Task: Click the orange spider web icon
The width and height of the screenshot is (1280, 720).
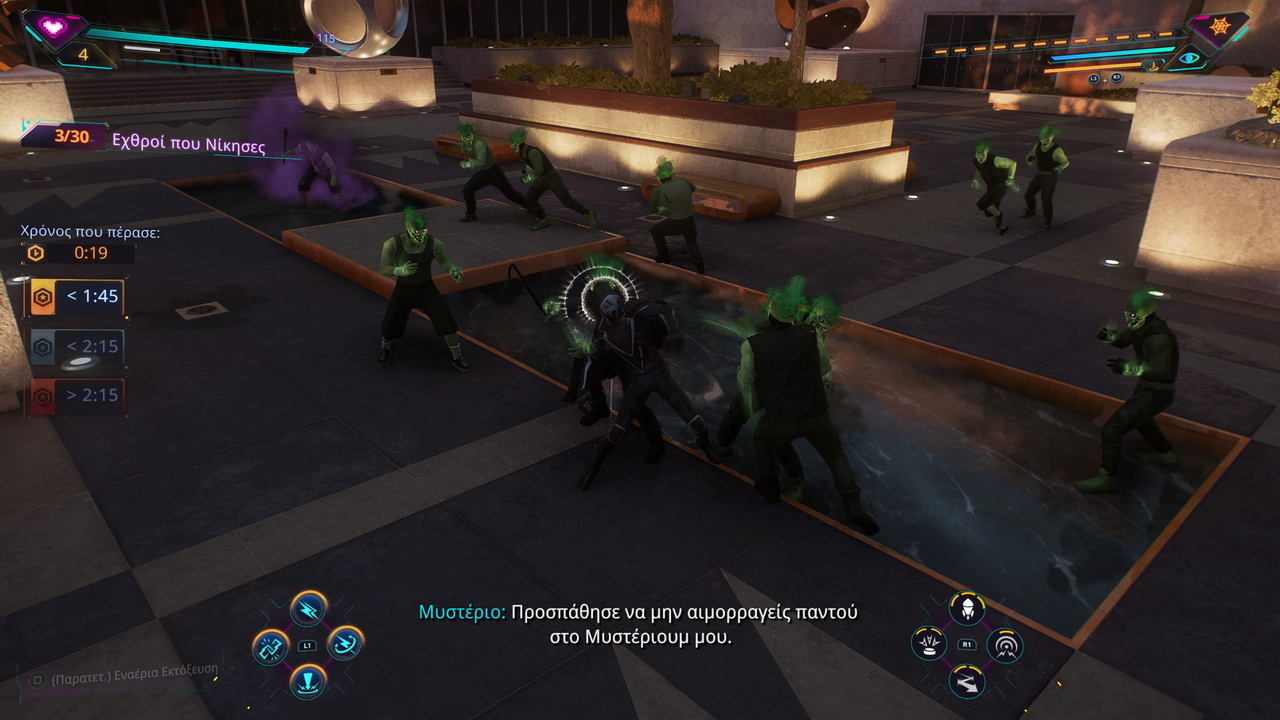Action: pos(1220,27)
